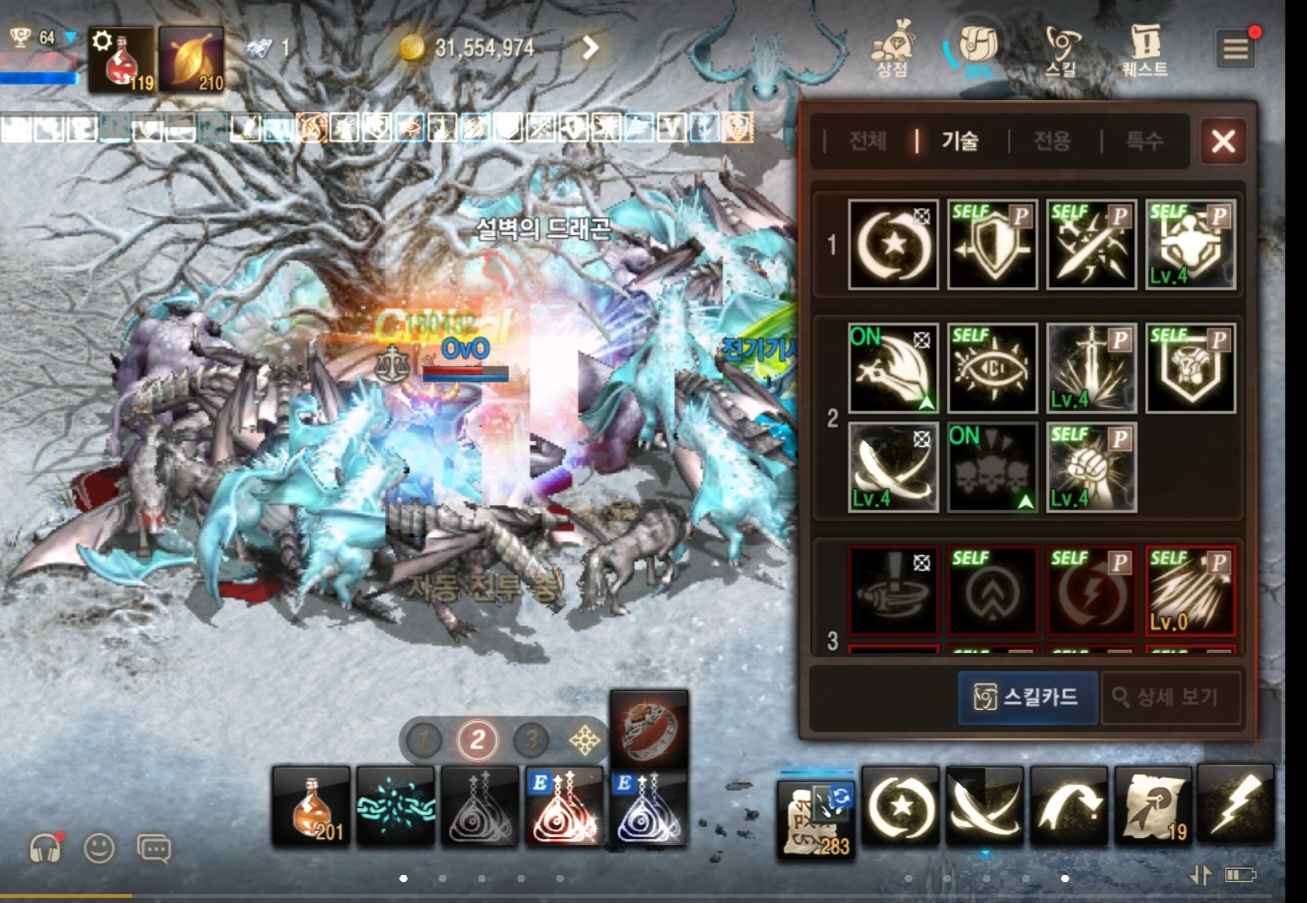This screenshot has width=1307, height=903.
Task: Activate the lightning bolt skill
Action: 1236,804
